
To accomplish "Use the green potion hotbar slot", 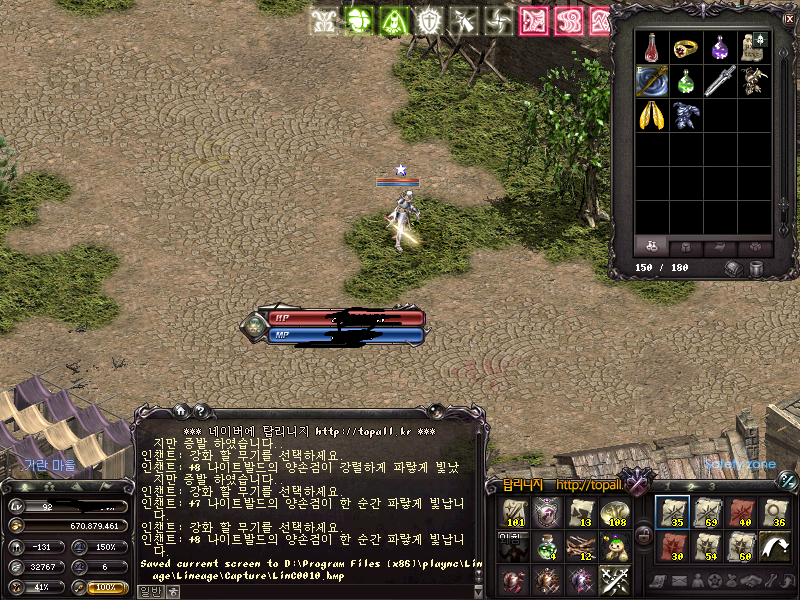I will 547,546.
